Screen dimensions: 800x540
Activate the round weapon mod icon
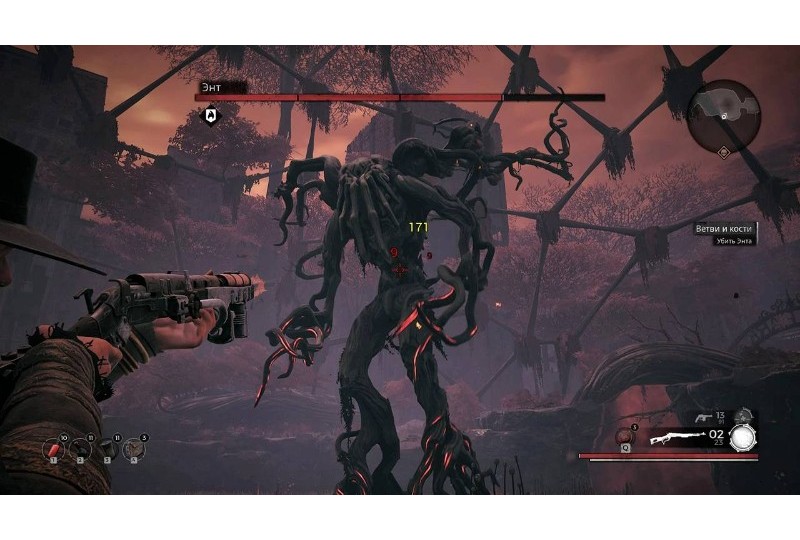(742, 436)
